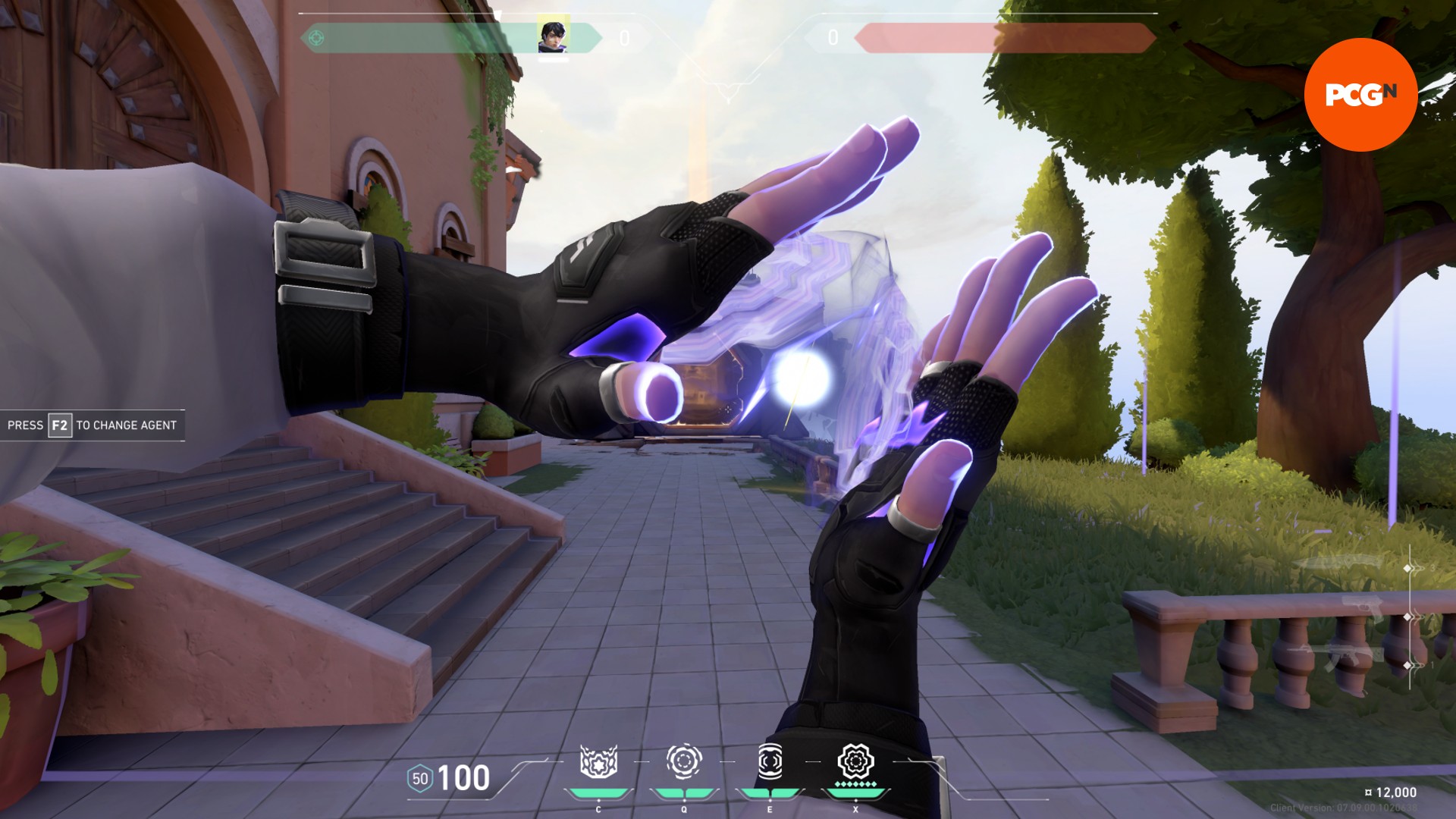Trigger the Kill Contract ultimate icon
This screenshot has width=1456, height=819.
855,761
